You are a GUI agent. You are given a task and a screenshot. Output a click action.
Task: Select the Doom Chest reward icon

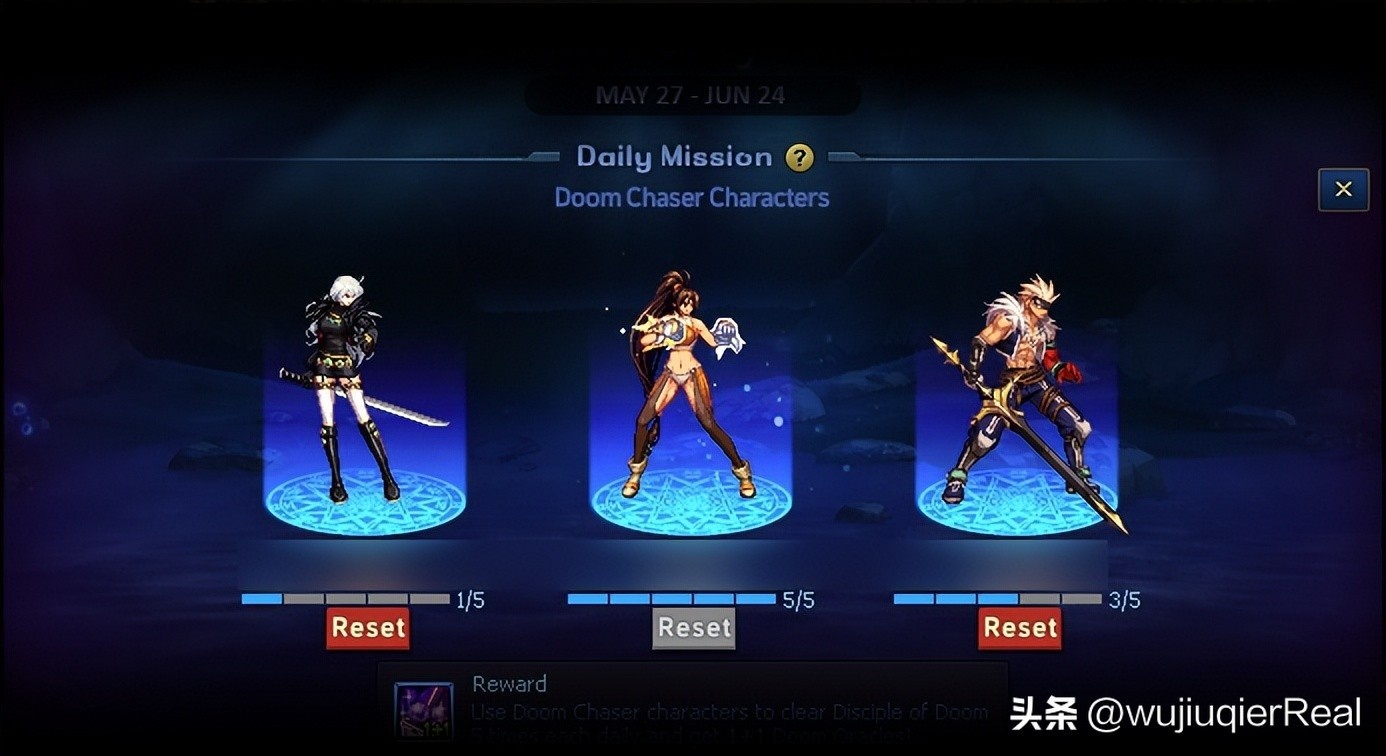click(424, 711)
